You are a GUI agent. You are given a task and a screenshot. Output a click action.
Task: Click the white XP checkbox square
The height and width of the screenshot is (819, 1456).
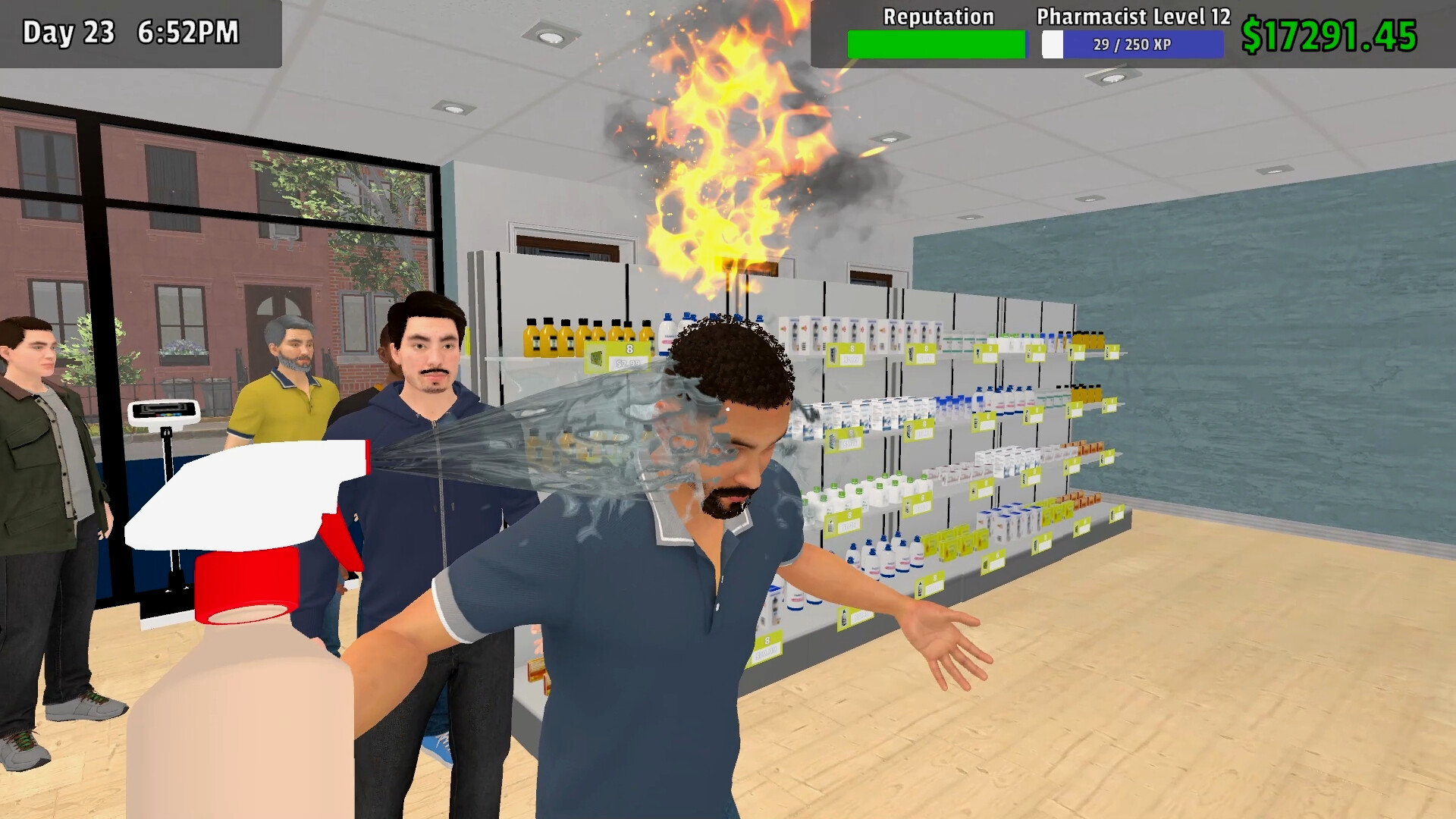pos(1053,45)
